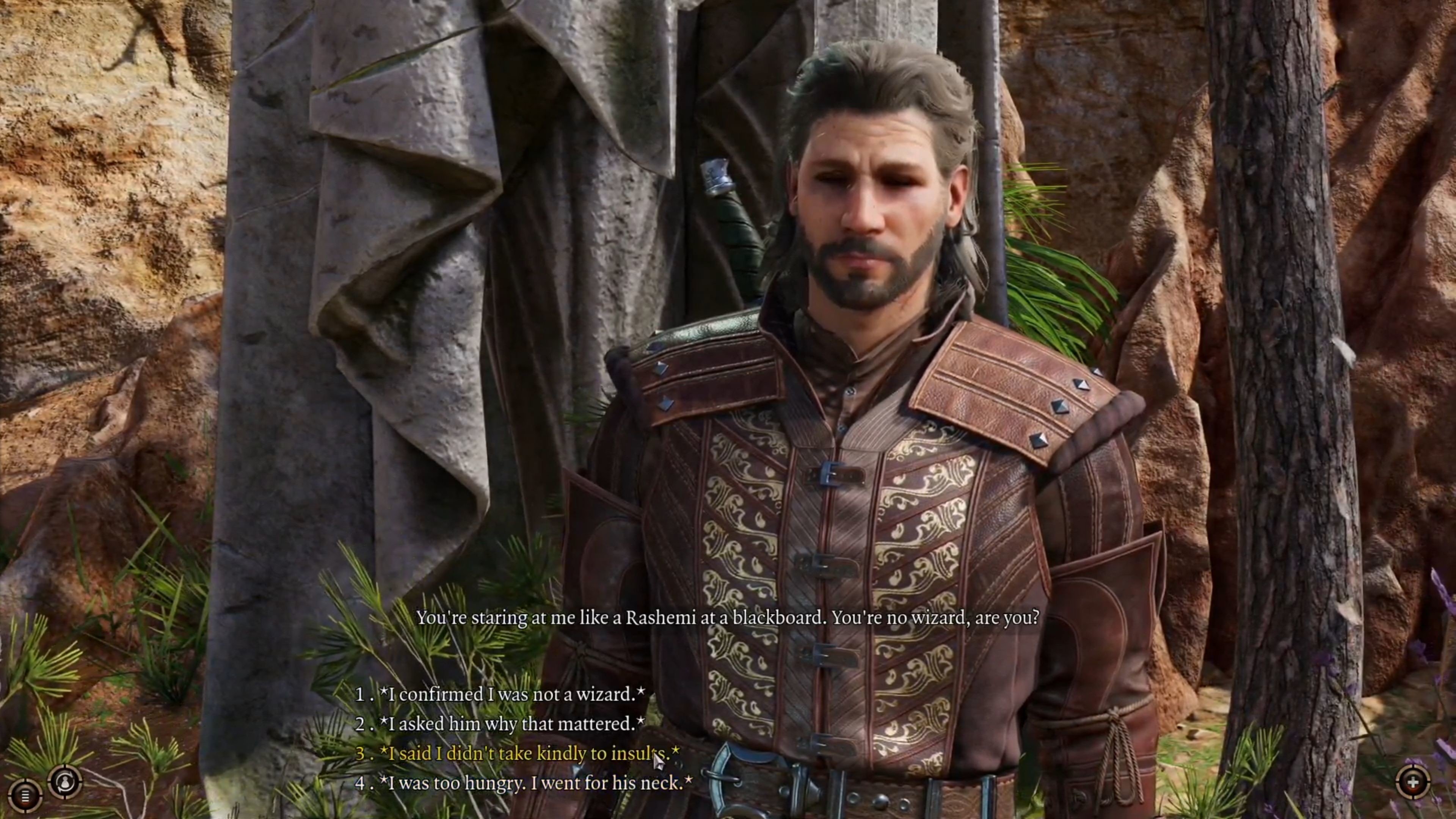Viewport: 1456px width, 819px height.
Task: Click the round plus icon button
Action: [1412, 783]
